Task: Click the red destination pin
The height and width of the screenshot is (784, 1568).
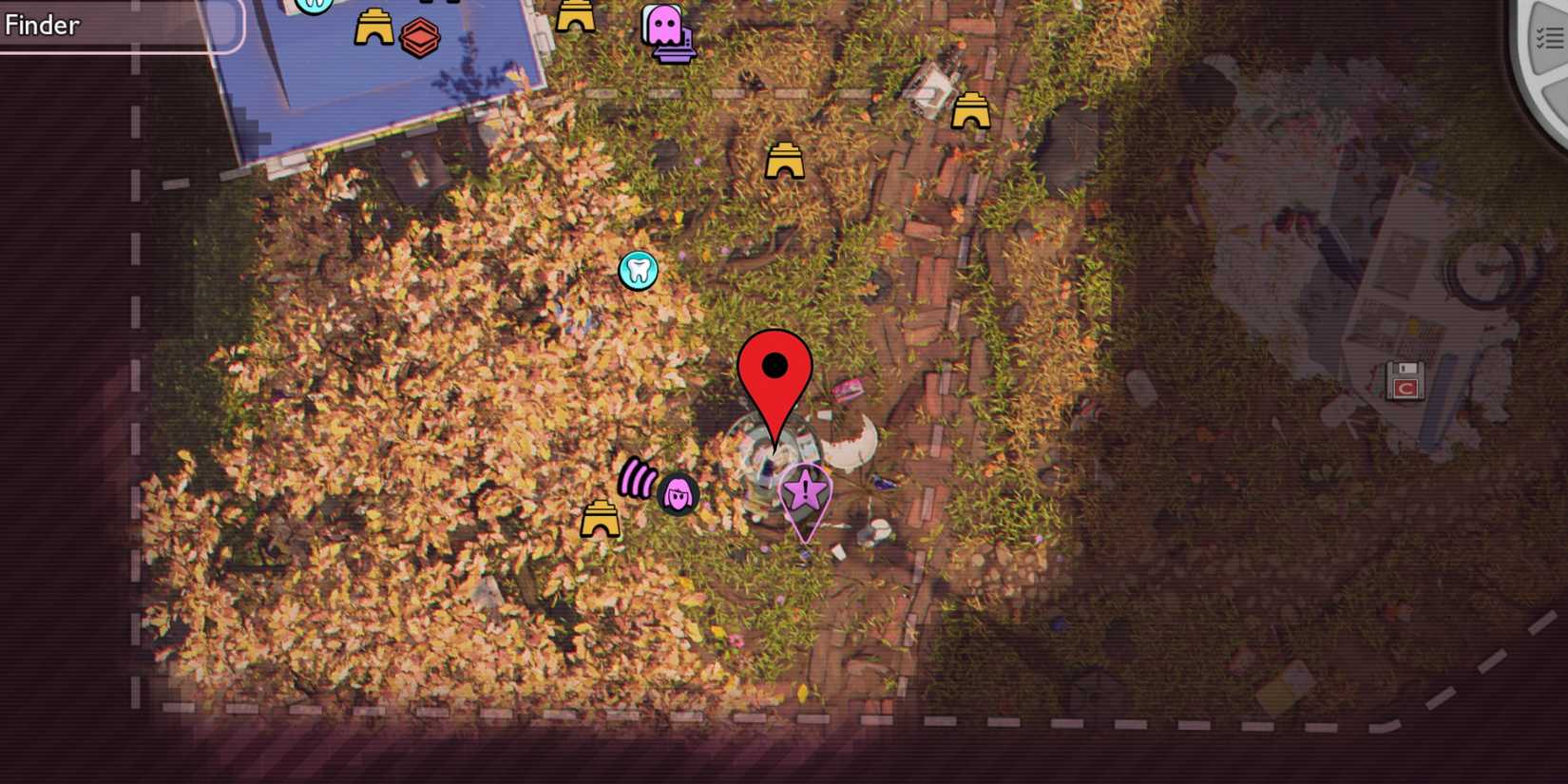Action: [x=774, y=366]
